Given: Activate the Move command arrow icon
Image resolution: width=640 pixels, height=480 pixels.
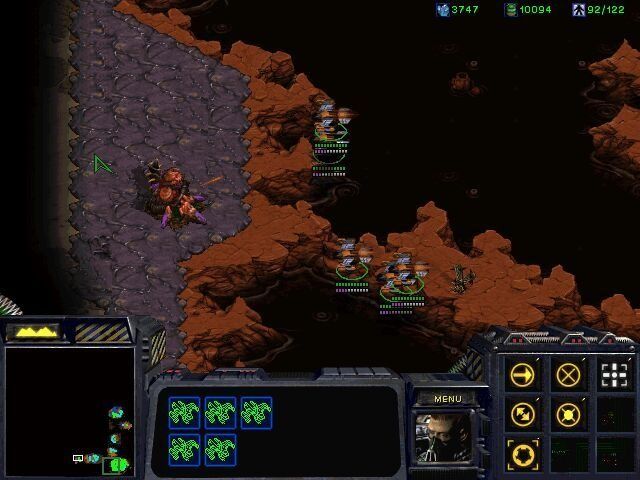Looking at the screenshot, I should (523, 375).
